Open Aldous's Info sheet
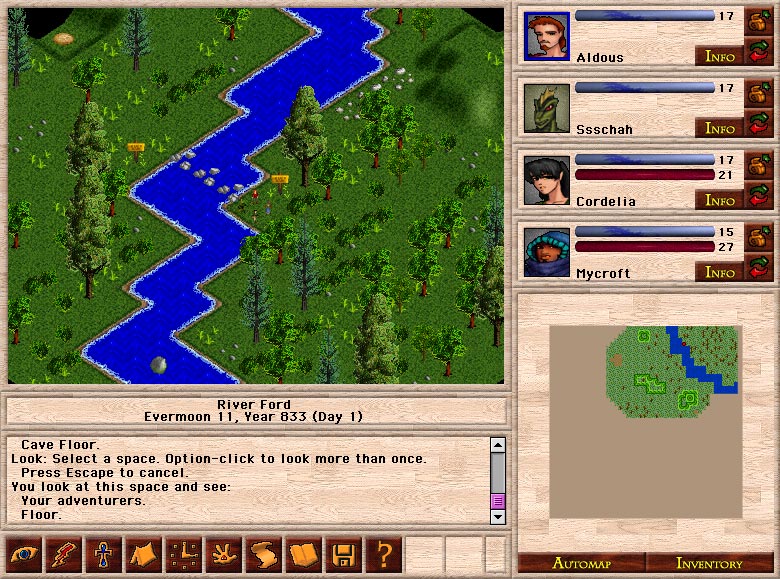This screenshot has height=579, width=780. pyautogui.click(x=720, y=56)
